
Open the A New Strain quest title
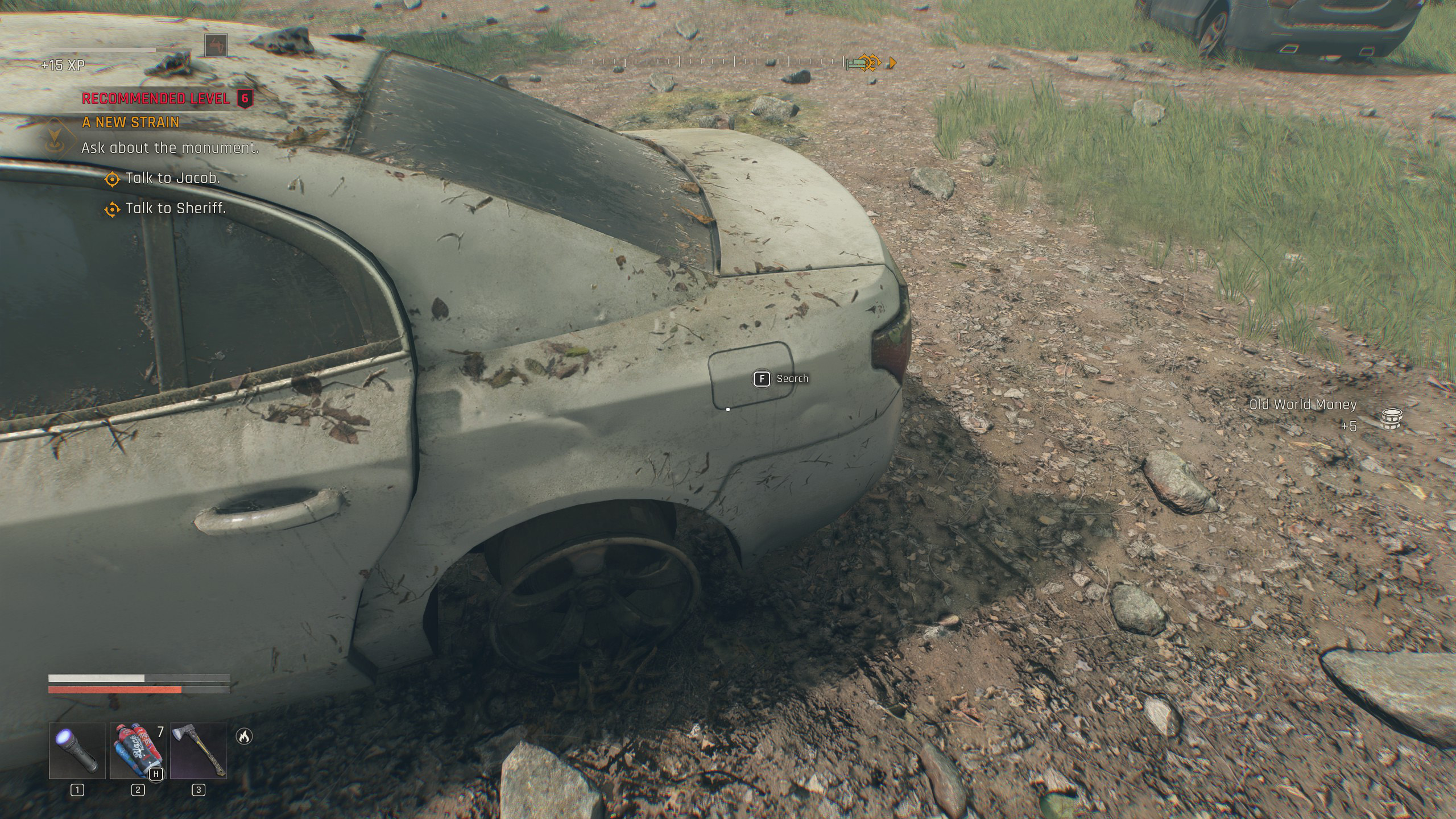coord(131,122)
